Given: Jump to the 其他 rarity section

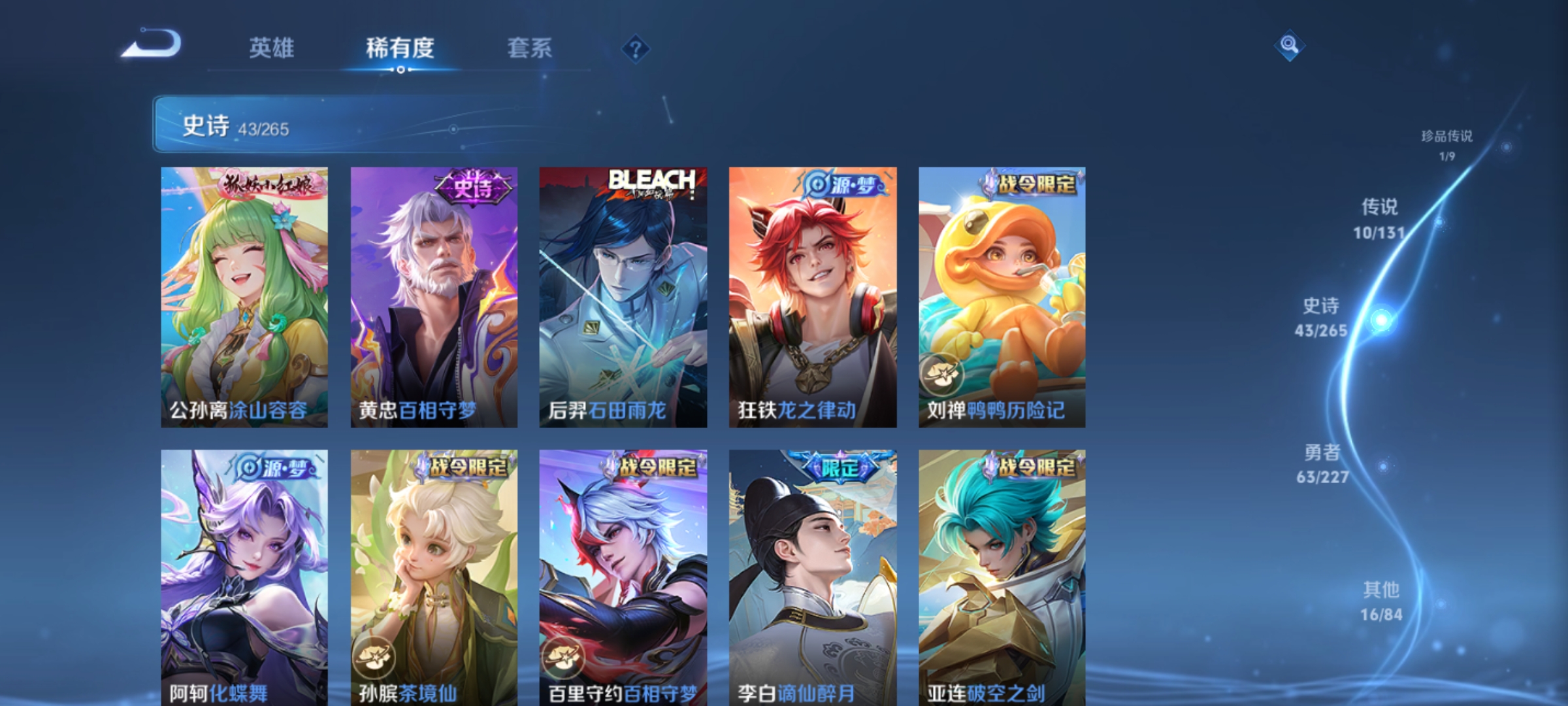Looking at the screenshot, I should click(1381, 601).
